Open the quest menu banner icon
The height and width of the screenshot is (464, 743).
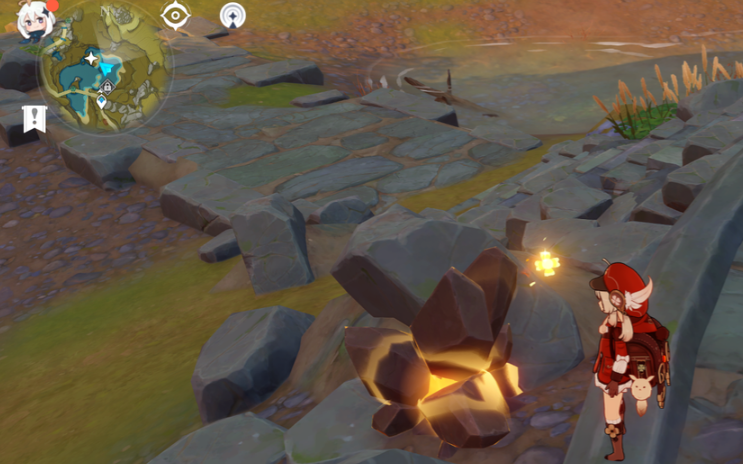(35, 118)
